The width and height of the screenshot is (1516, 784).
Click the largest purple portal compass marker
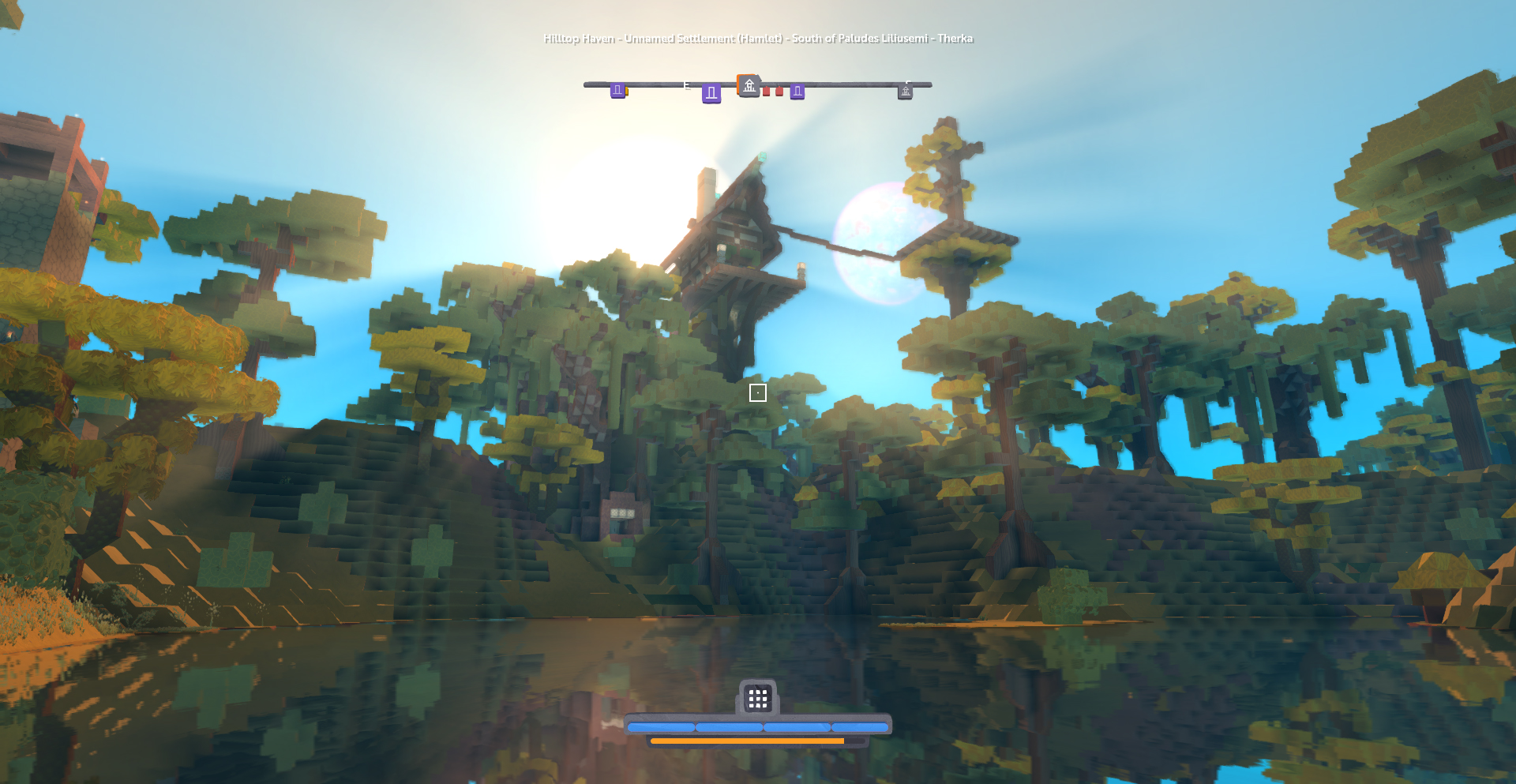point(711,94)
